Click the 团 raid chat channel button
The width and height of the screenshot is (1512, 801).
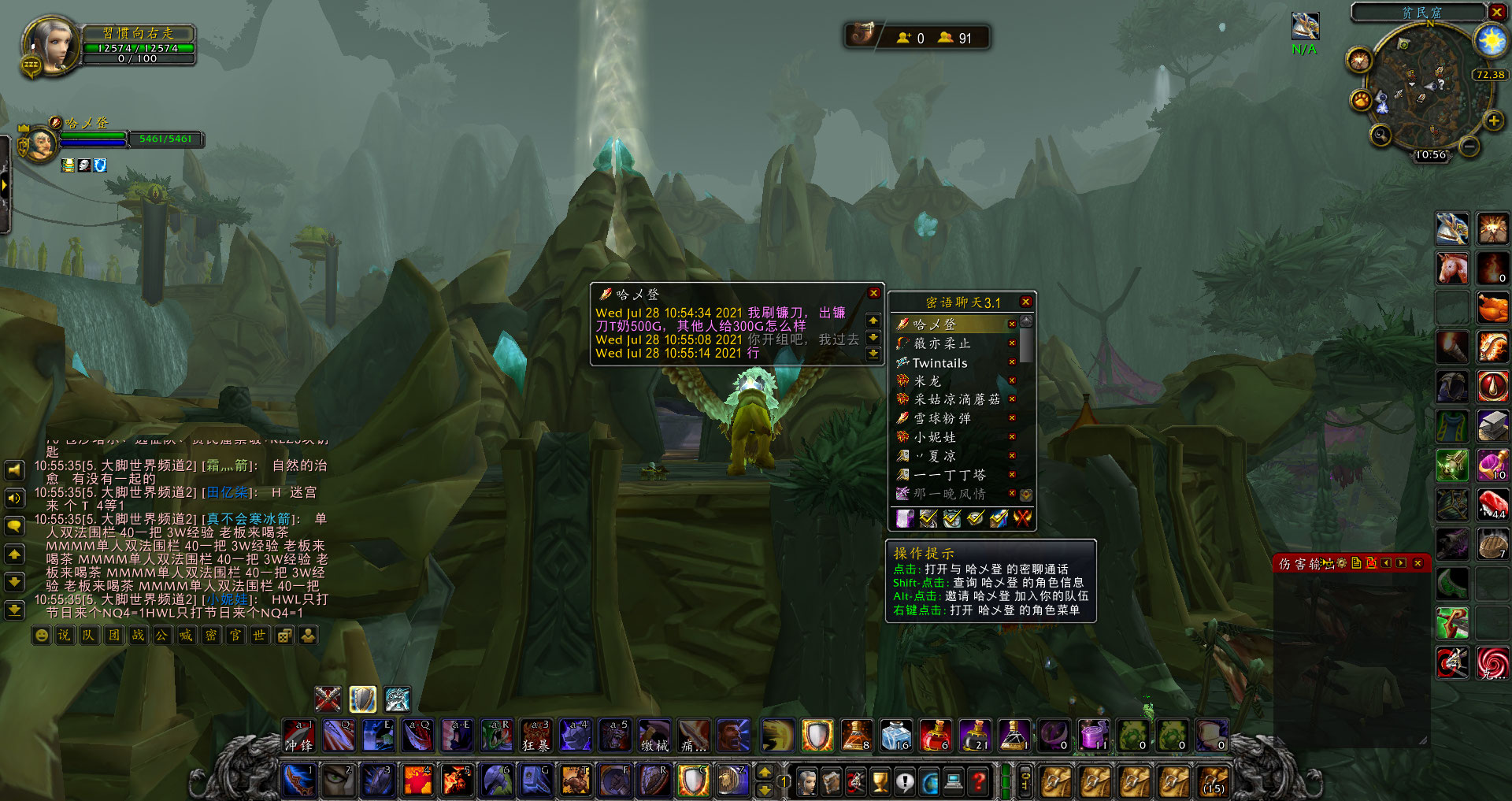click(114, 635)
